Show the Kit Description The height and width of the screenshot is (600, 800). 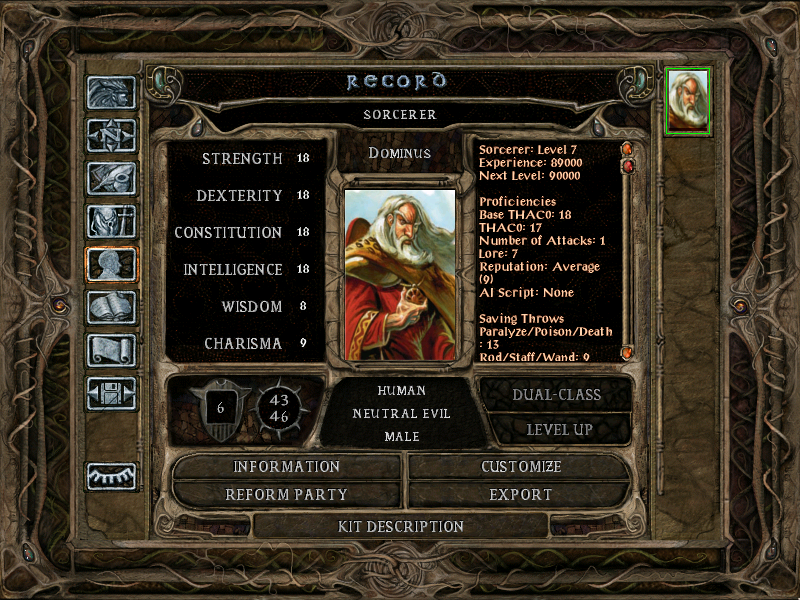pyautogui.click(x=401, y=526)
